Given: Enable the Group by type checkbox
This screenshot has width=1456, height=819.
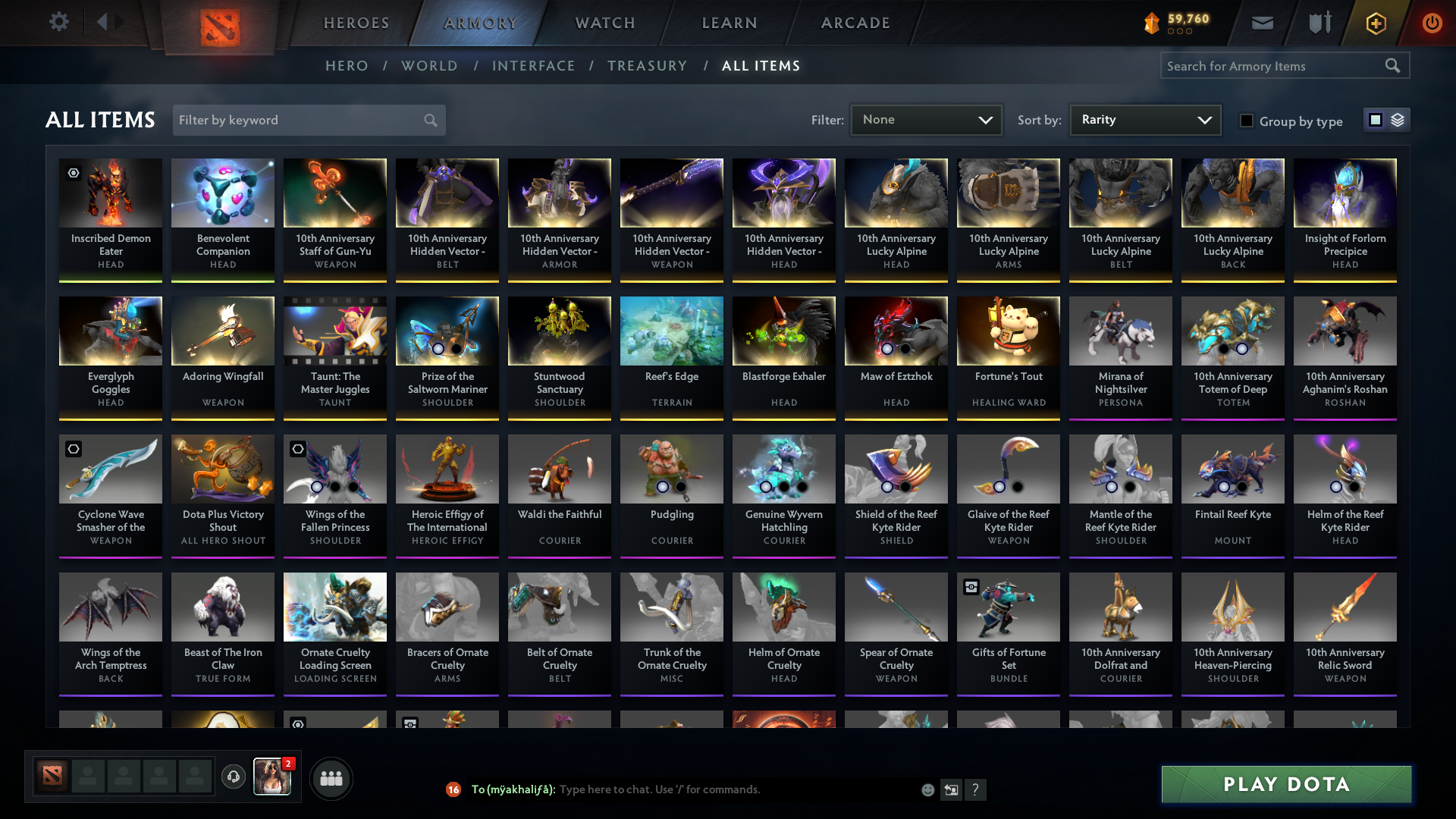Looking at the screenshot, I should 1247,121.
